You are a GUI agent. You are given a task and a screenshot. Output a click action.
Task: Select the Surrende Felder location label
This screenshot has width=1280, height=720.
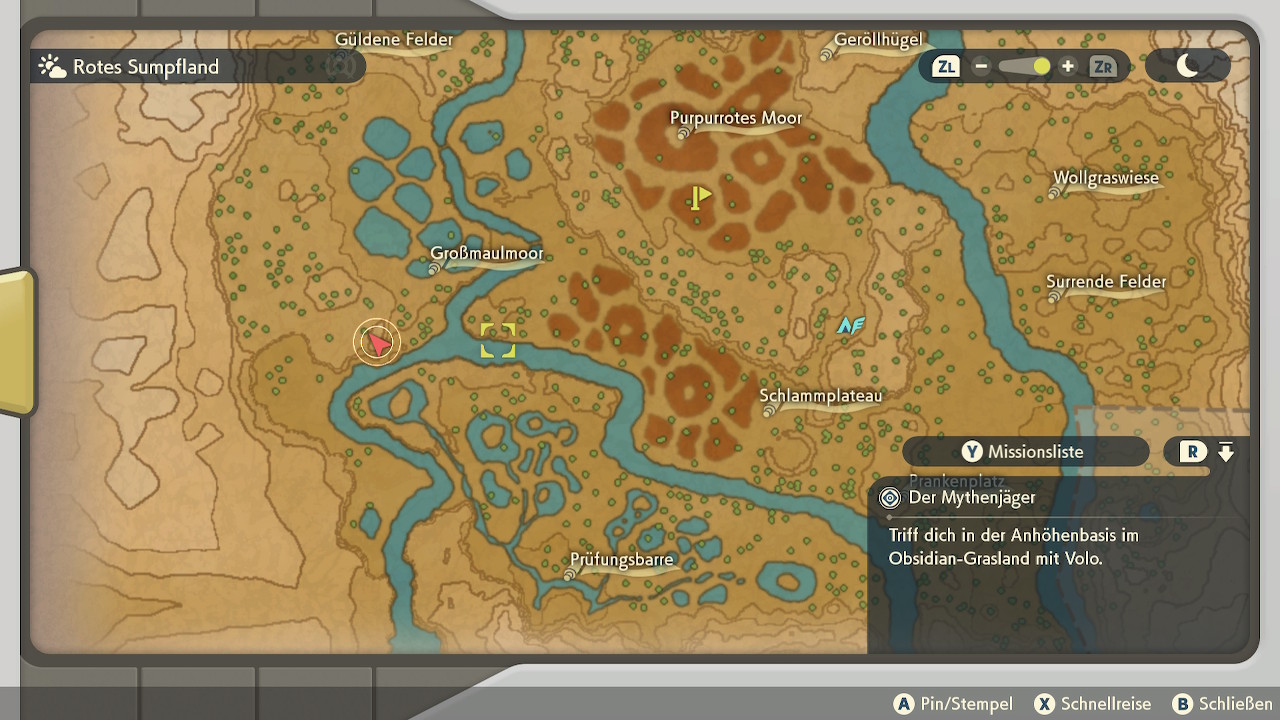coord(1106,282)
